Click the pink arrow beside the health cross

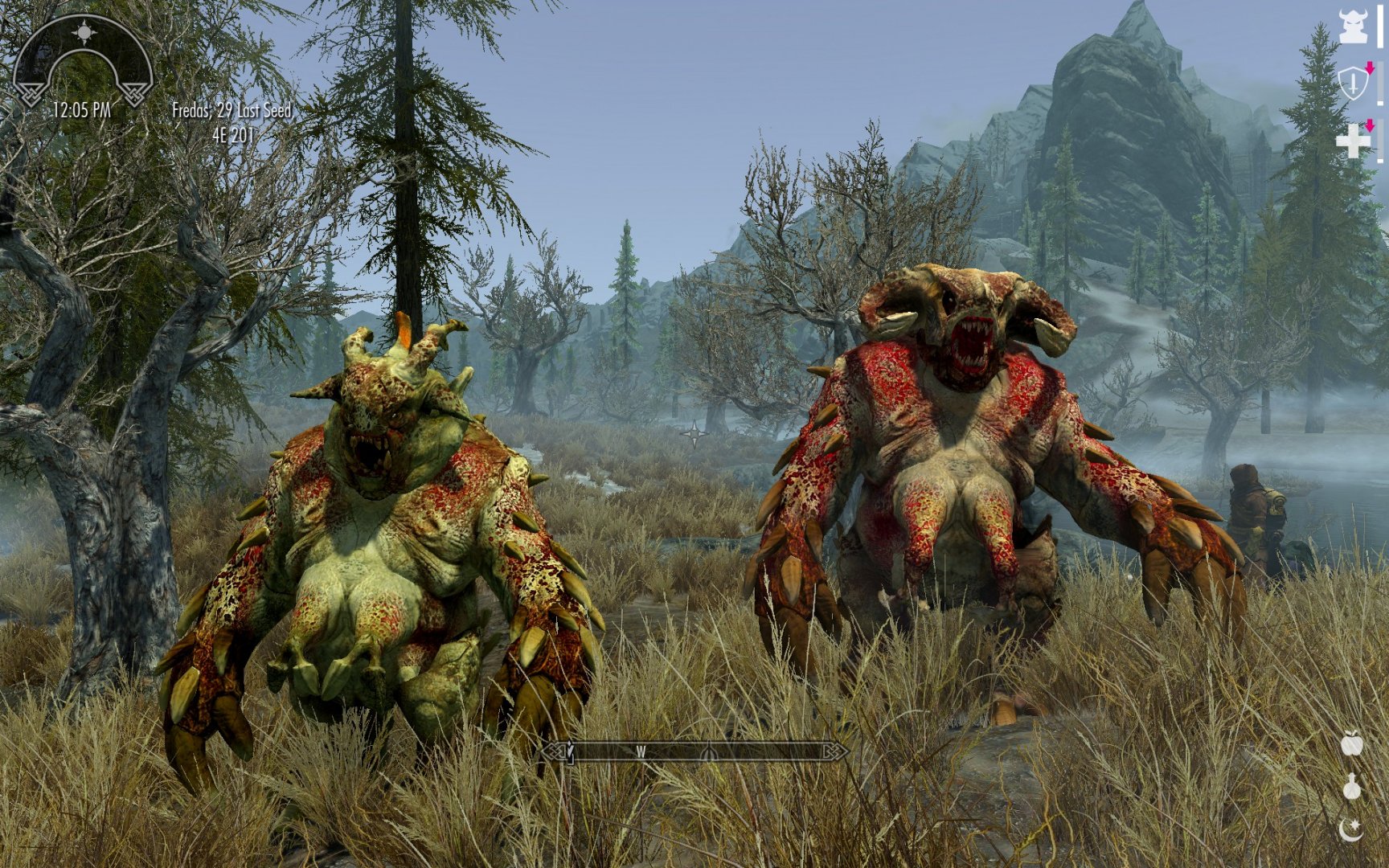[x=1370, y=126]
